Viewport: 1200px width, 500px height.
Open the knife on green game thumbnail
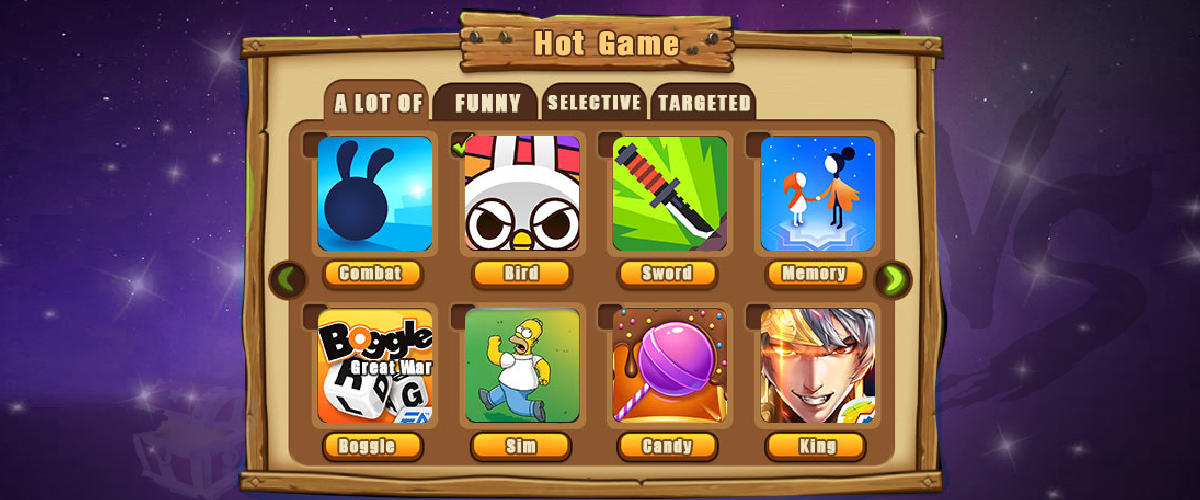tap(669, 194)
